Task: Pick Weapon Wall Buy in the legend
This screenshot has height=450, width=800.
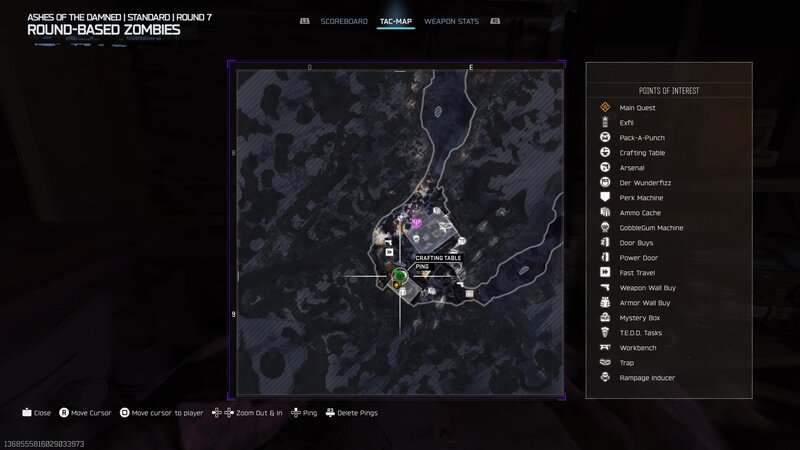Action: click(647, 288)
